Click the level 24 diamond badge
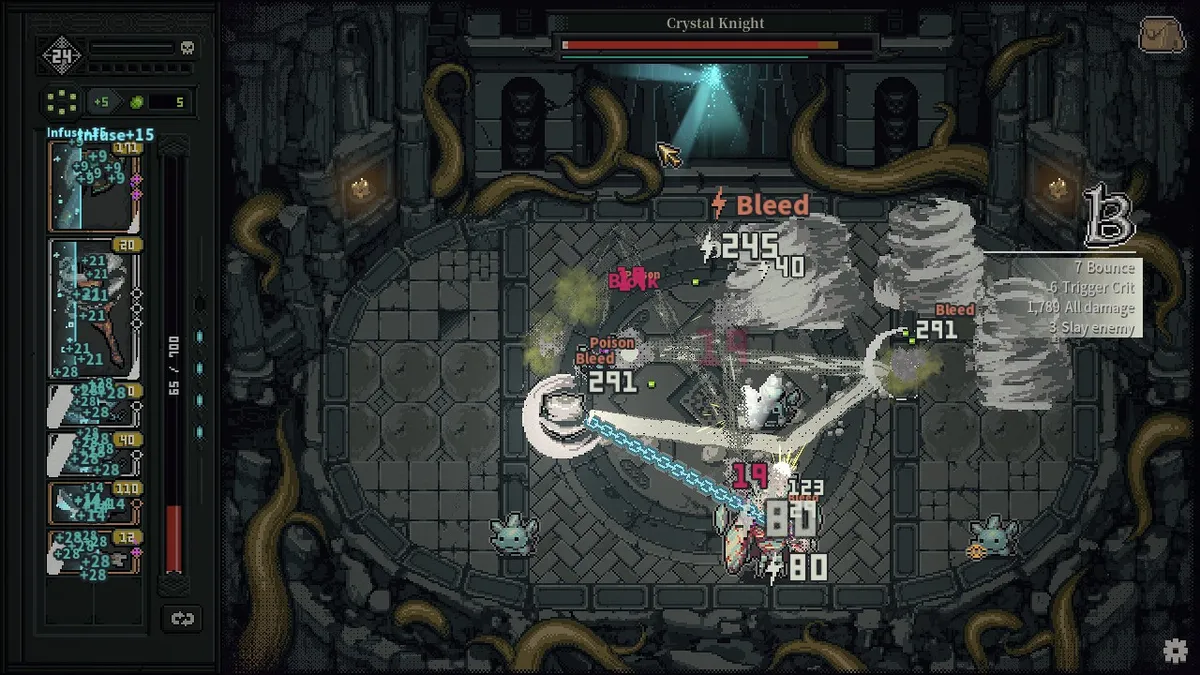 [61, 56]
